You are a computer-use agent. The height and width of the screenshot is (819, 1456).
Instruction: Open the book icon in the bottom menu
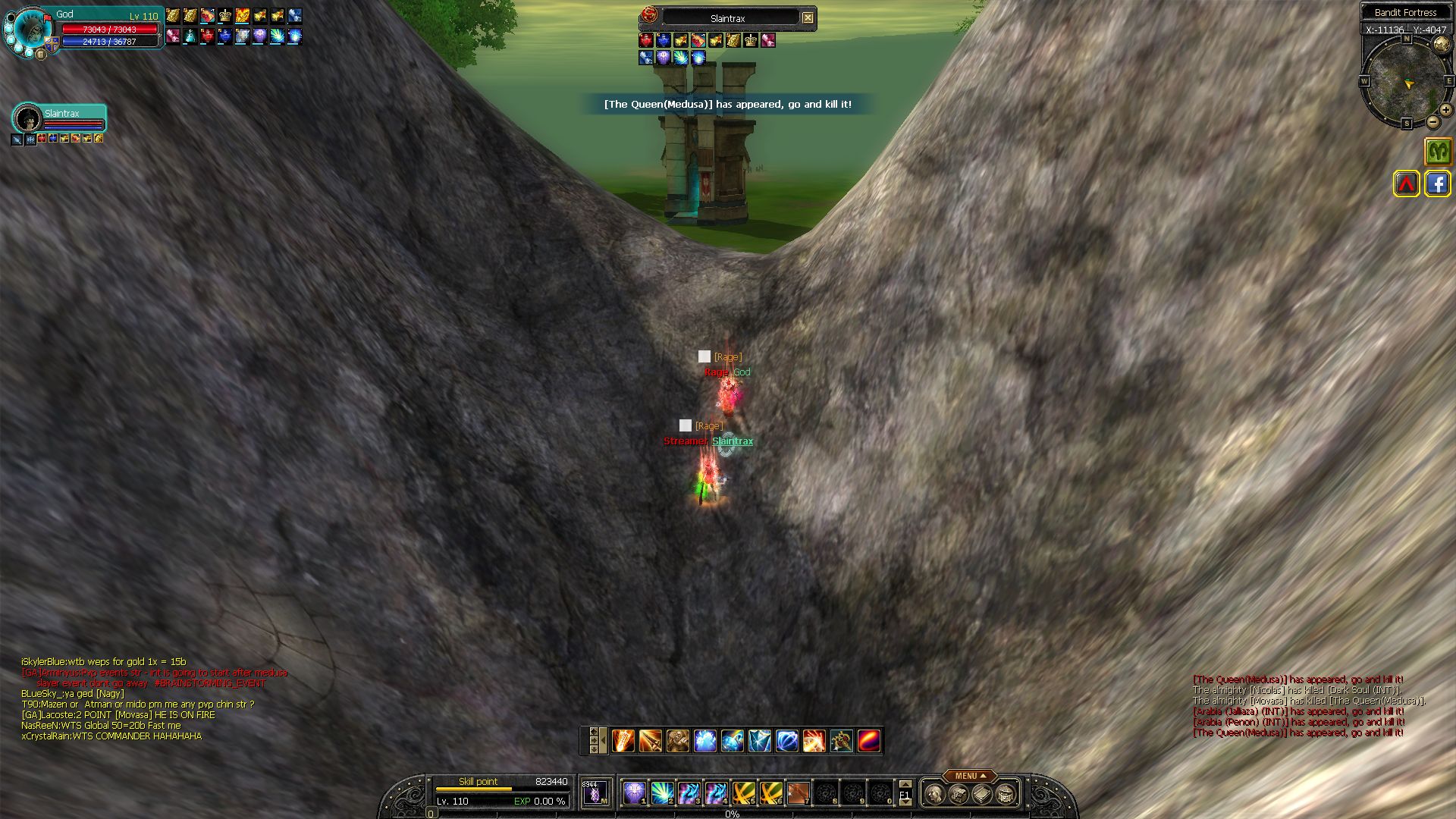[x=982, y=794]
